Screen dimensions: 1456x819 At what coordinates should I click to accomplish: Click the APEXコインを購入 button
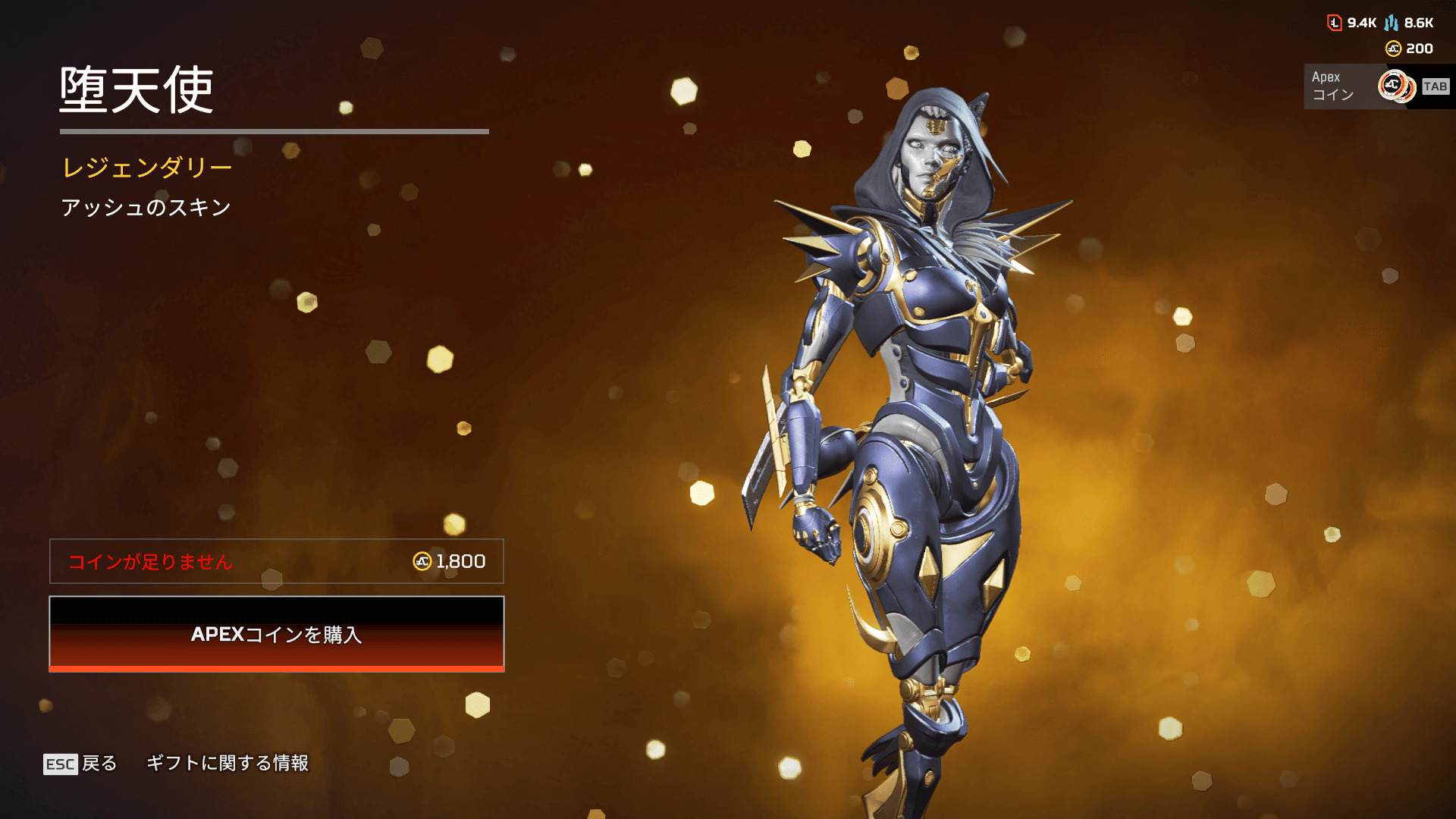pos(277,634)
